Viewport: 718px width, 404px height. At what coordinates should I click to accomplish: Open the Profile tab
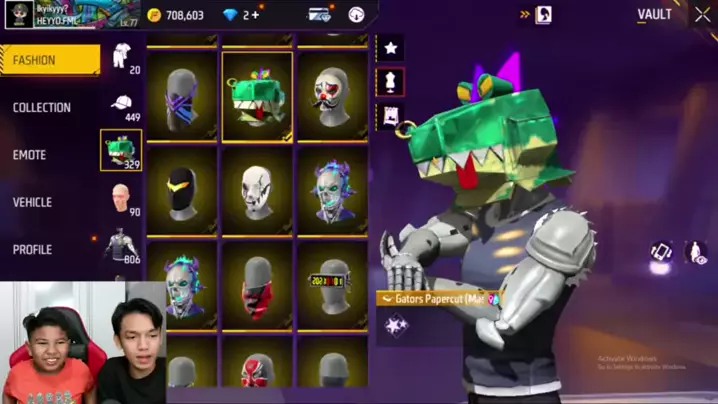click(33, 249)
